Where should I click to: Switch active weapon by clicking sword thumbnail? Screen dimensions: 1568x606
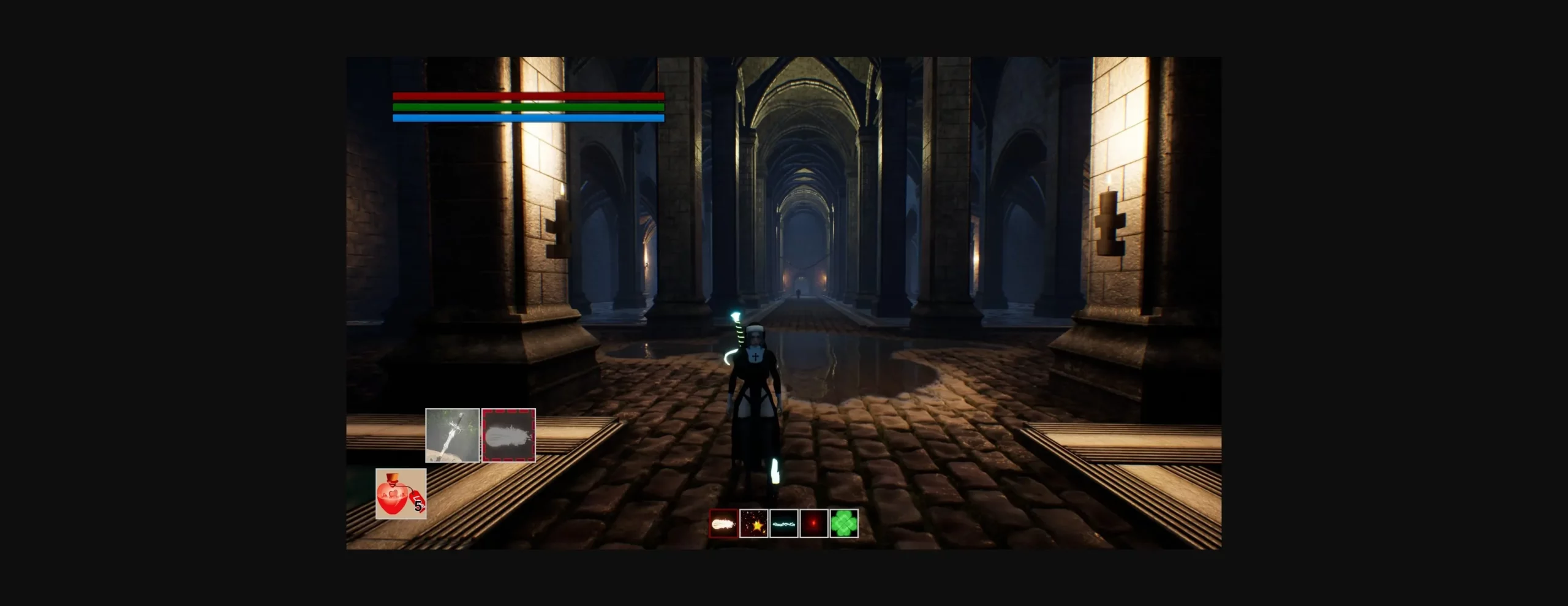(453, 436)
